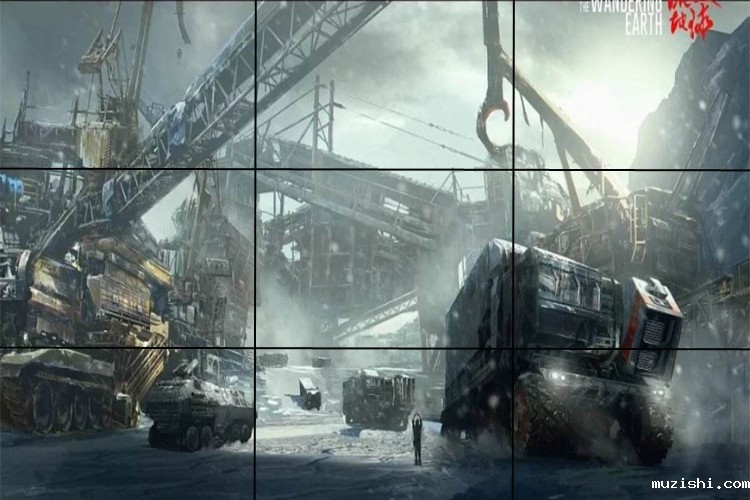Pick the tile with the steel lattice crane tower
This screenshot has width=750, height=500.
[x=127, y=84]
